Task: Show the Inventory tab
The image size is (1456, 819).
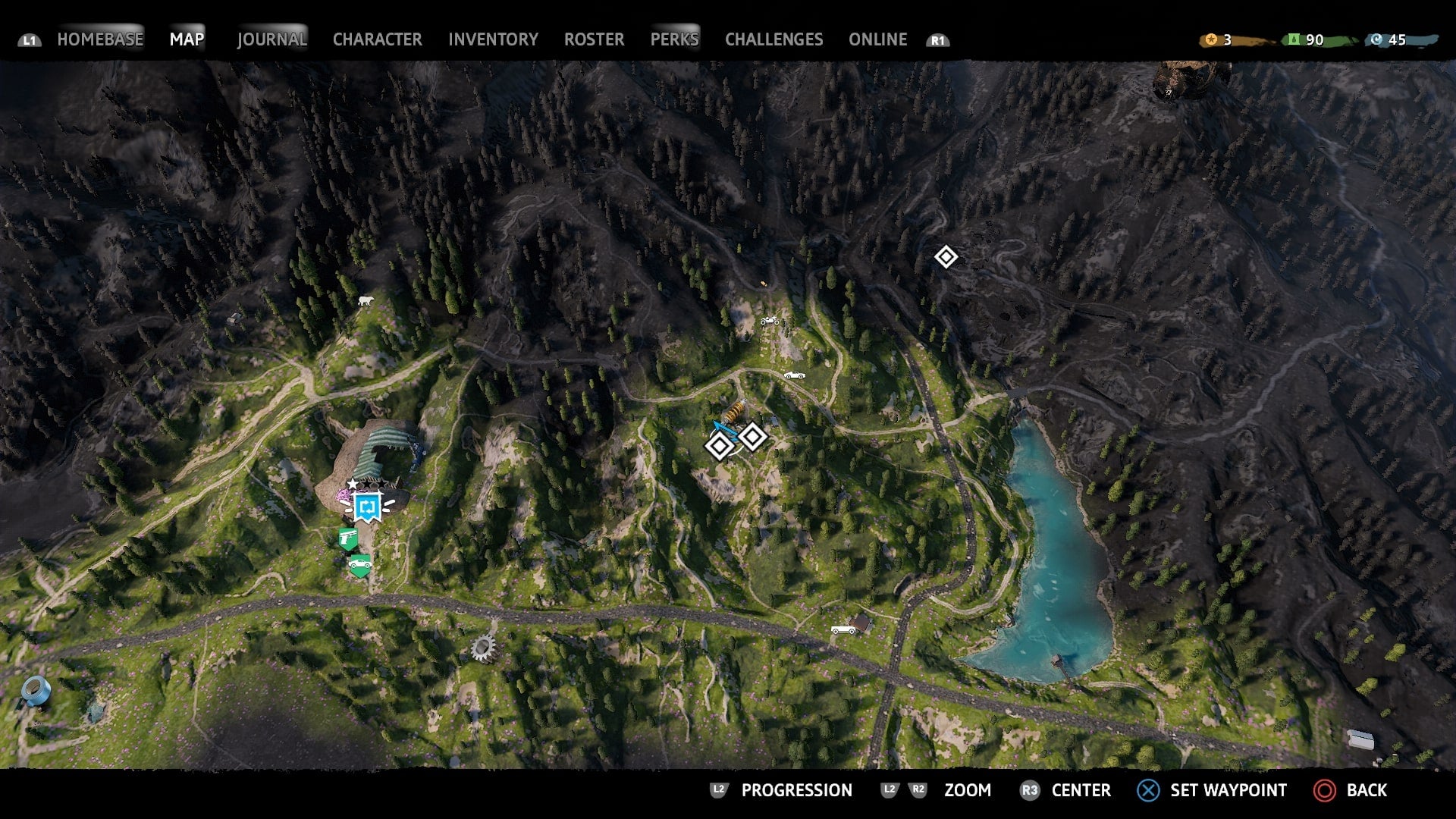Action: tap(493, 39)
